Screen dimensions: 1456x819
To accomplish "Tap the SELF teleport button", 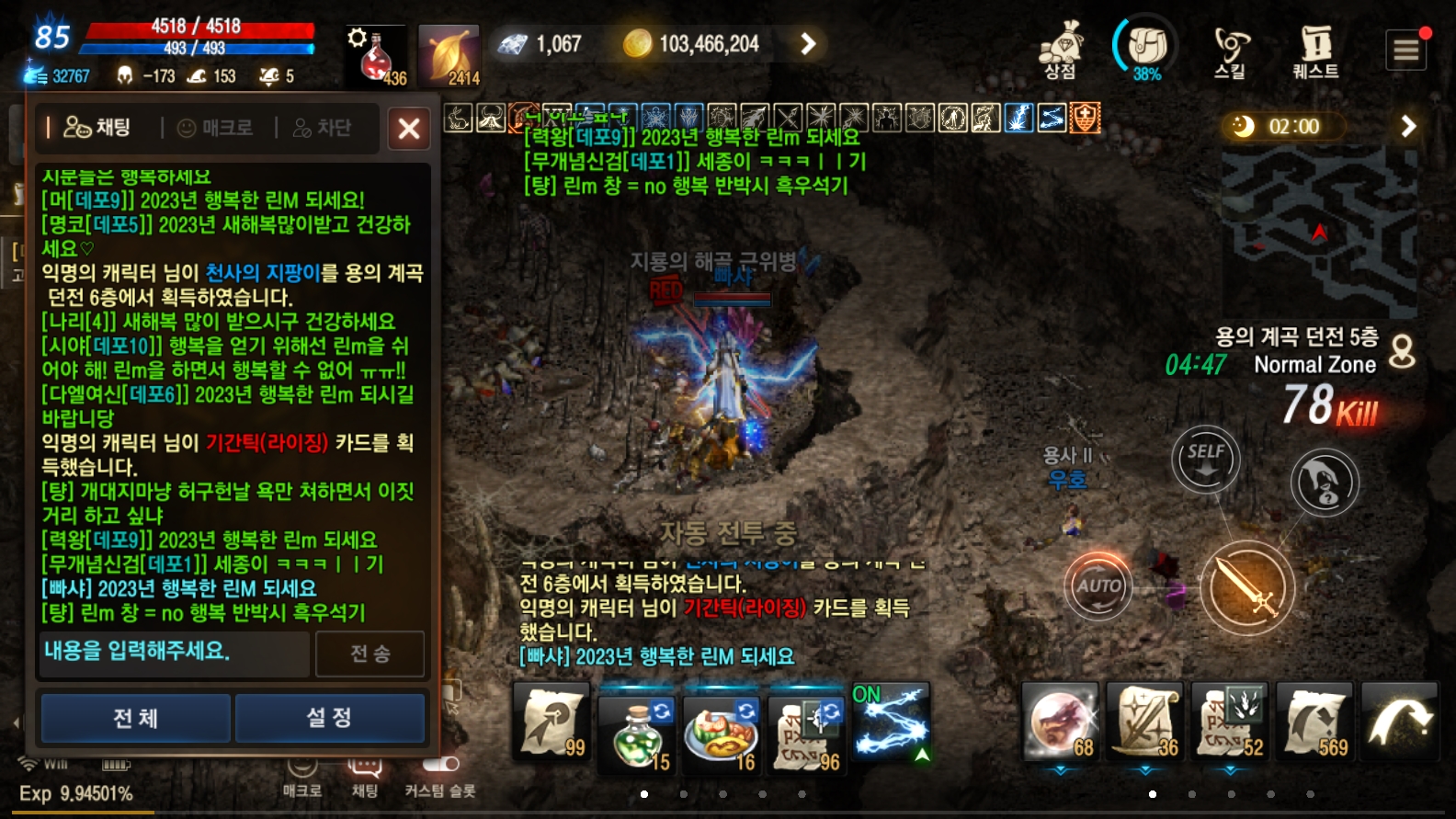I will pyautogui.click(x=1205, y=458).
